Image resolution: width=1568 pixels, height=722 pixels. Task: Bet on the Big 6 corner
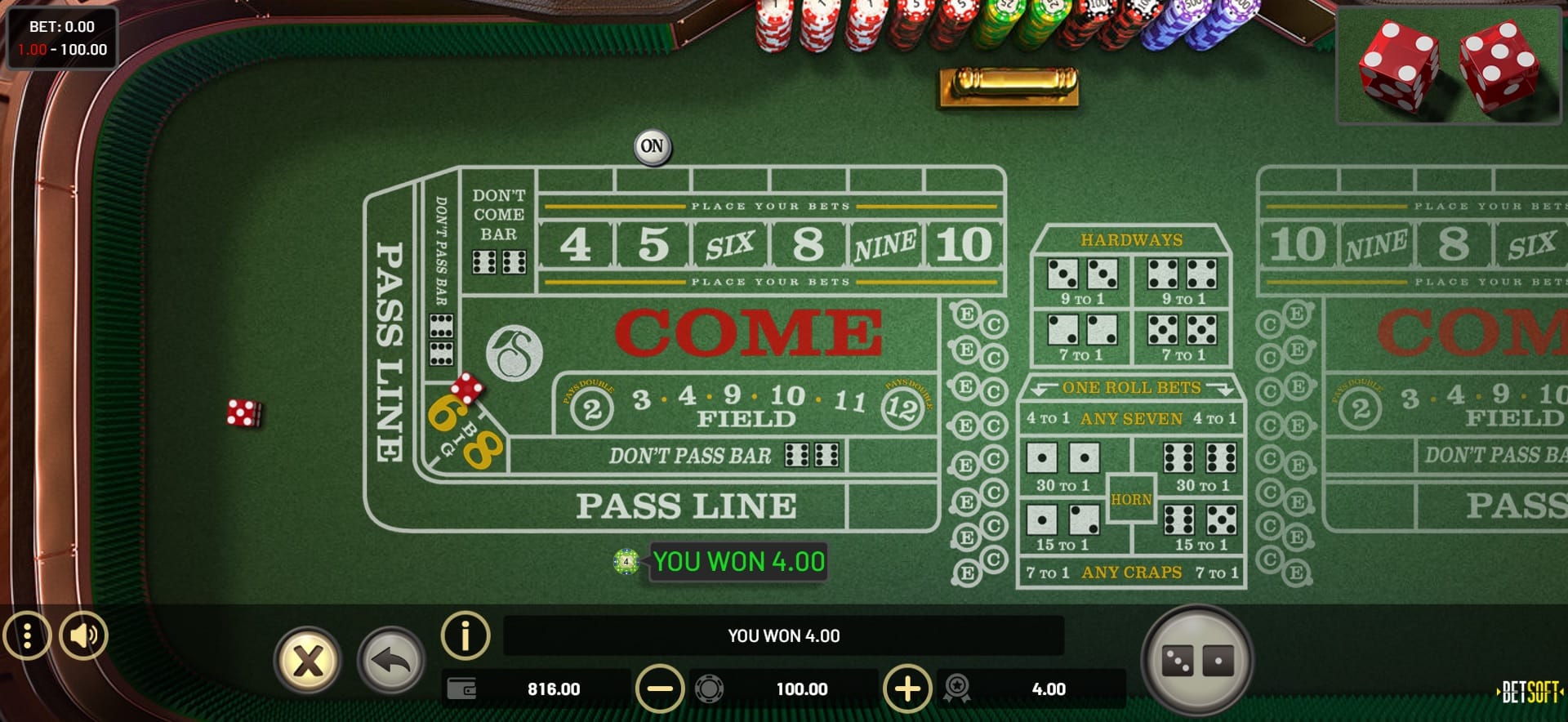(x=445, y=413)
